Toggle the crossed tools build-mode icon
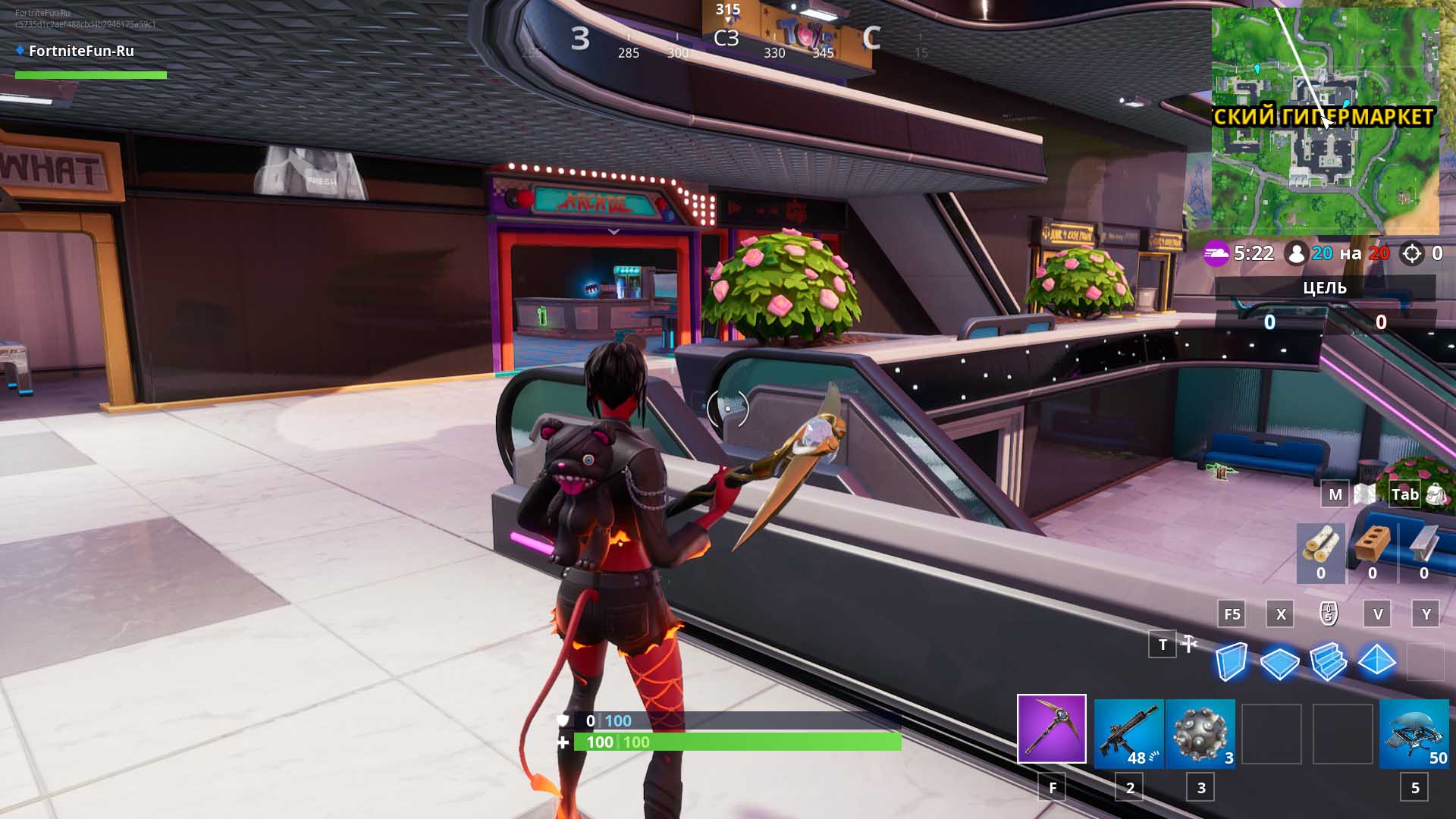The height and width of the screenshot is (819, 1456). click(1189, 645)
